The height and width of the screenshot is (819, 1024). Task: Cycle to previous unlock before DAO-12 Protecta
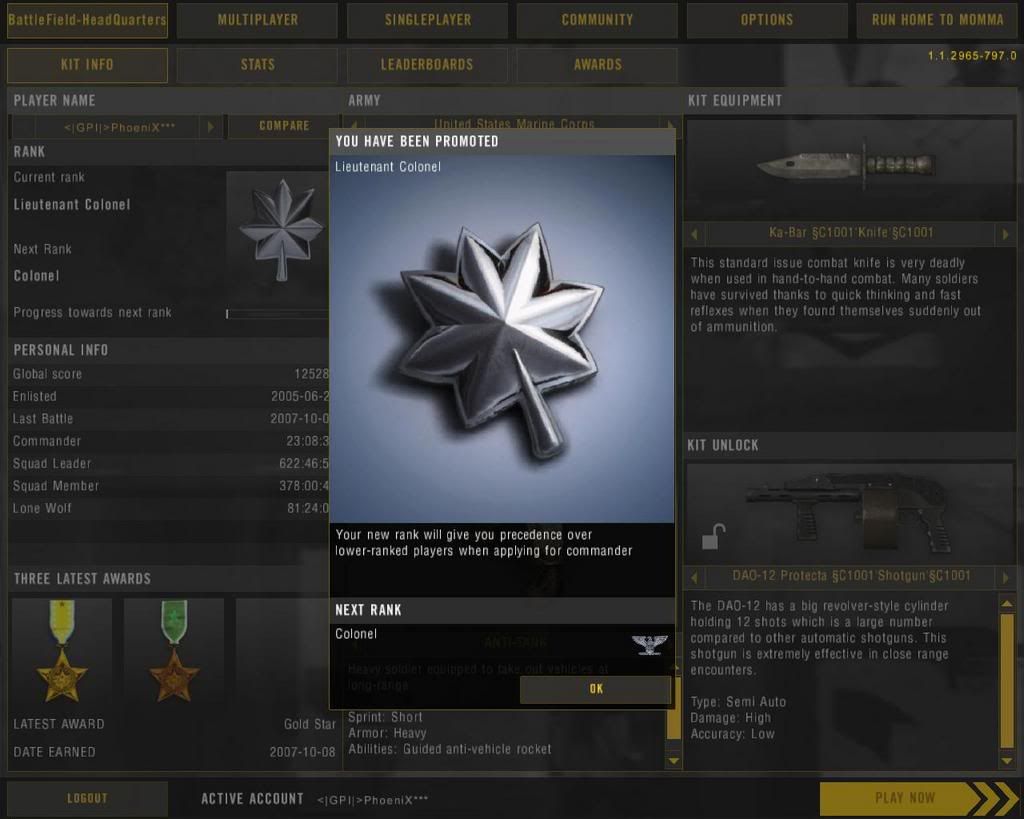point(696,577)
